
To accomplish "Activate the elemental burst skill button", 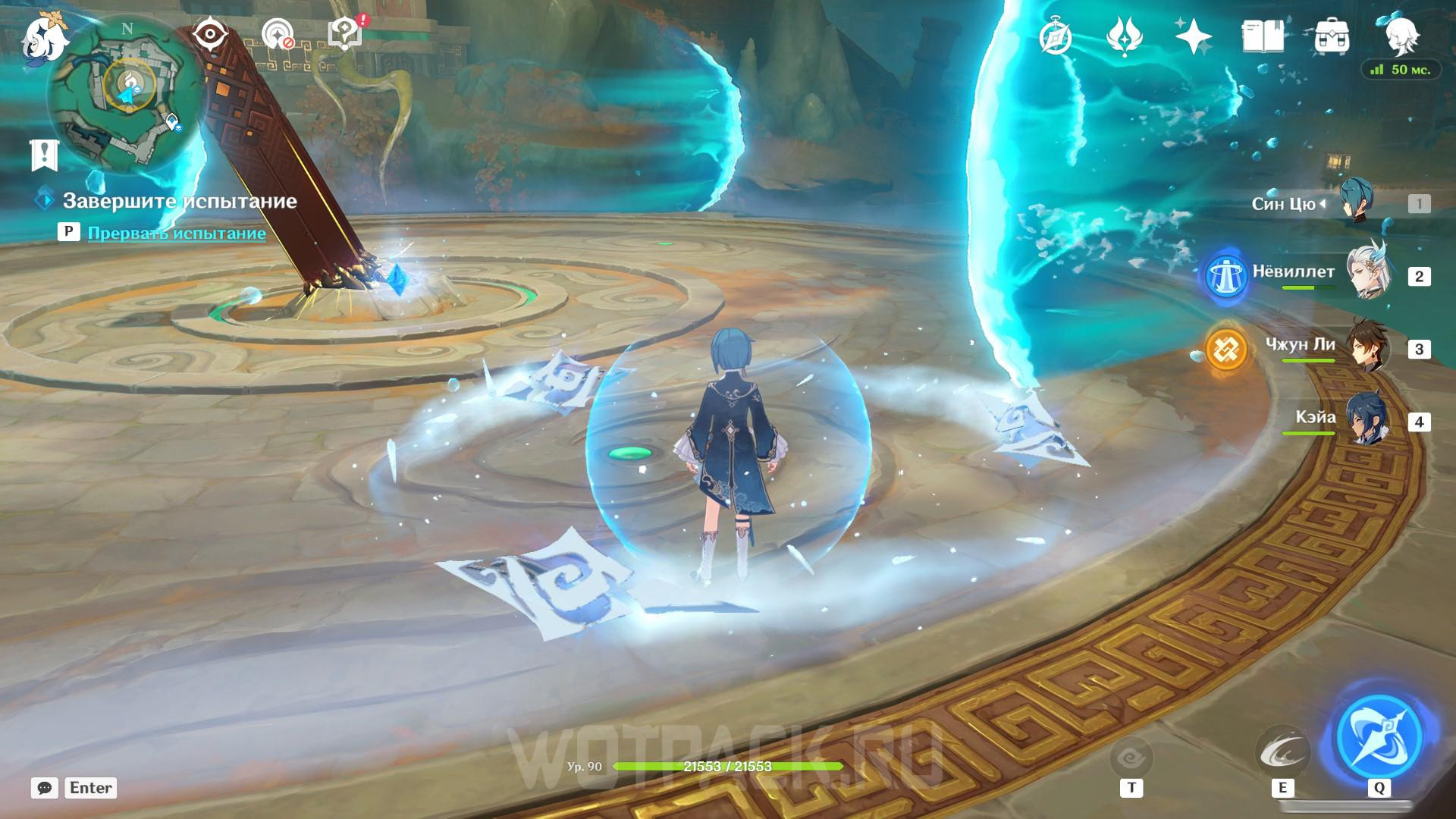I will pos(1379,736).
